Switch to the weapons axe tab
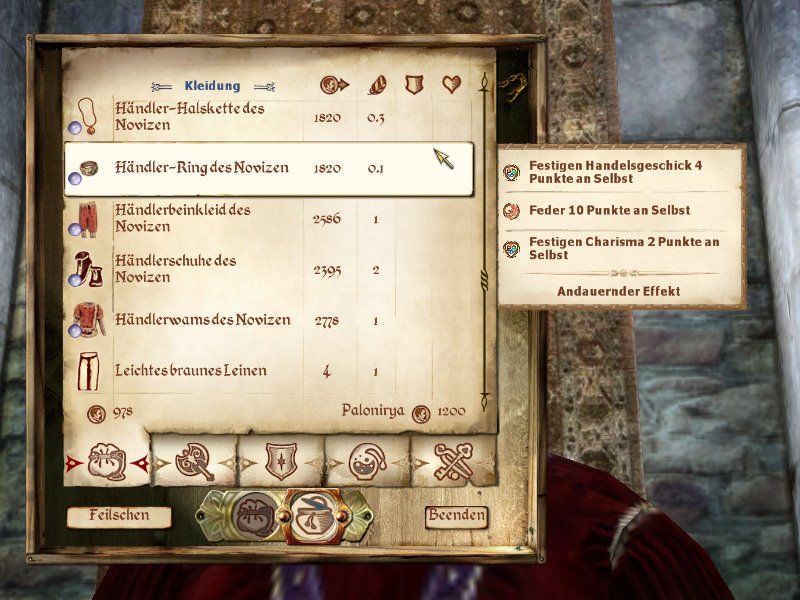The height and width of the screenshot is (600, 800). [194, 461]
